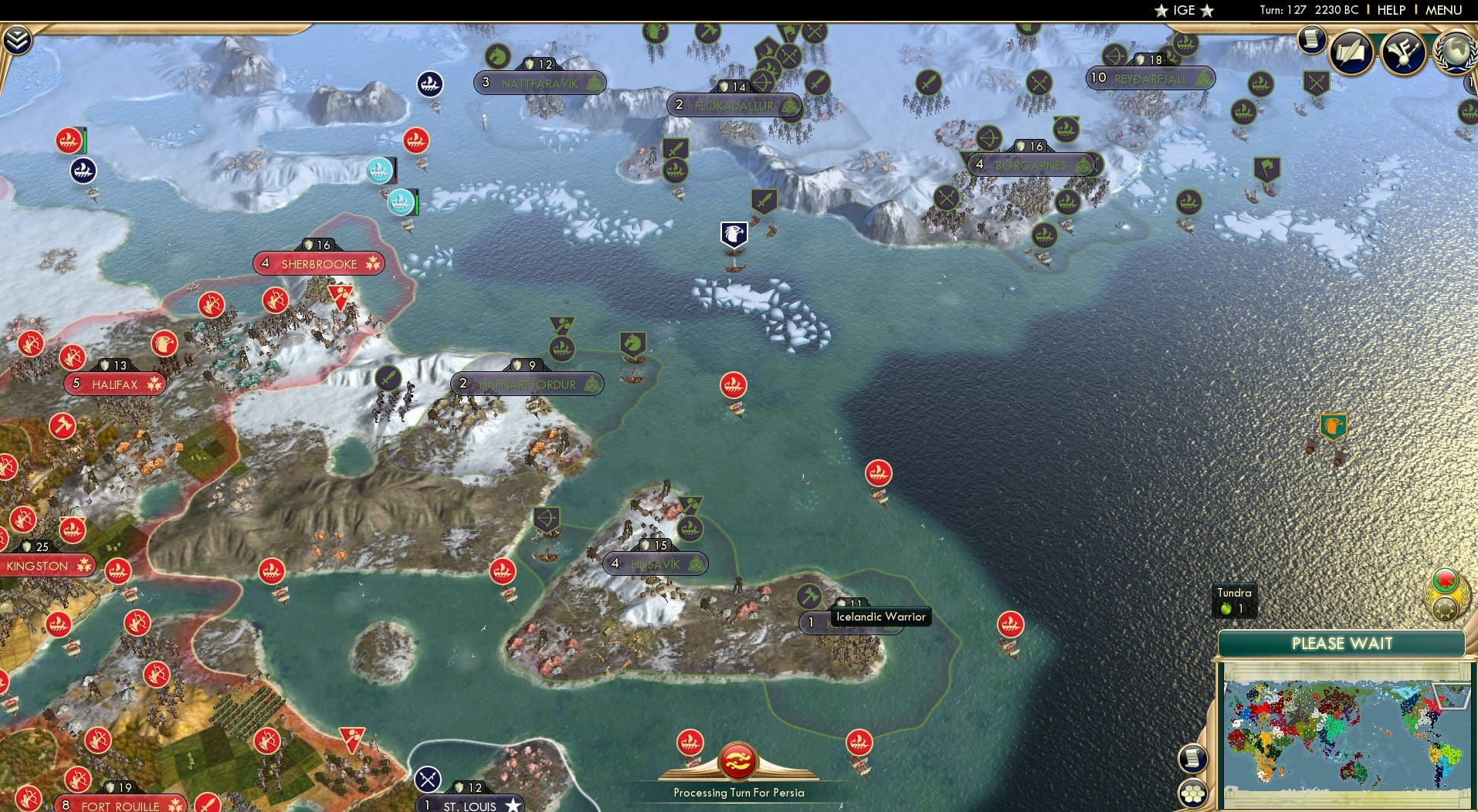This screenshot has width=1478, height=812.
Task: Select the red barbarian galley icon near Hafnarfjordur
Action: coord(734,384)
